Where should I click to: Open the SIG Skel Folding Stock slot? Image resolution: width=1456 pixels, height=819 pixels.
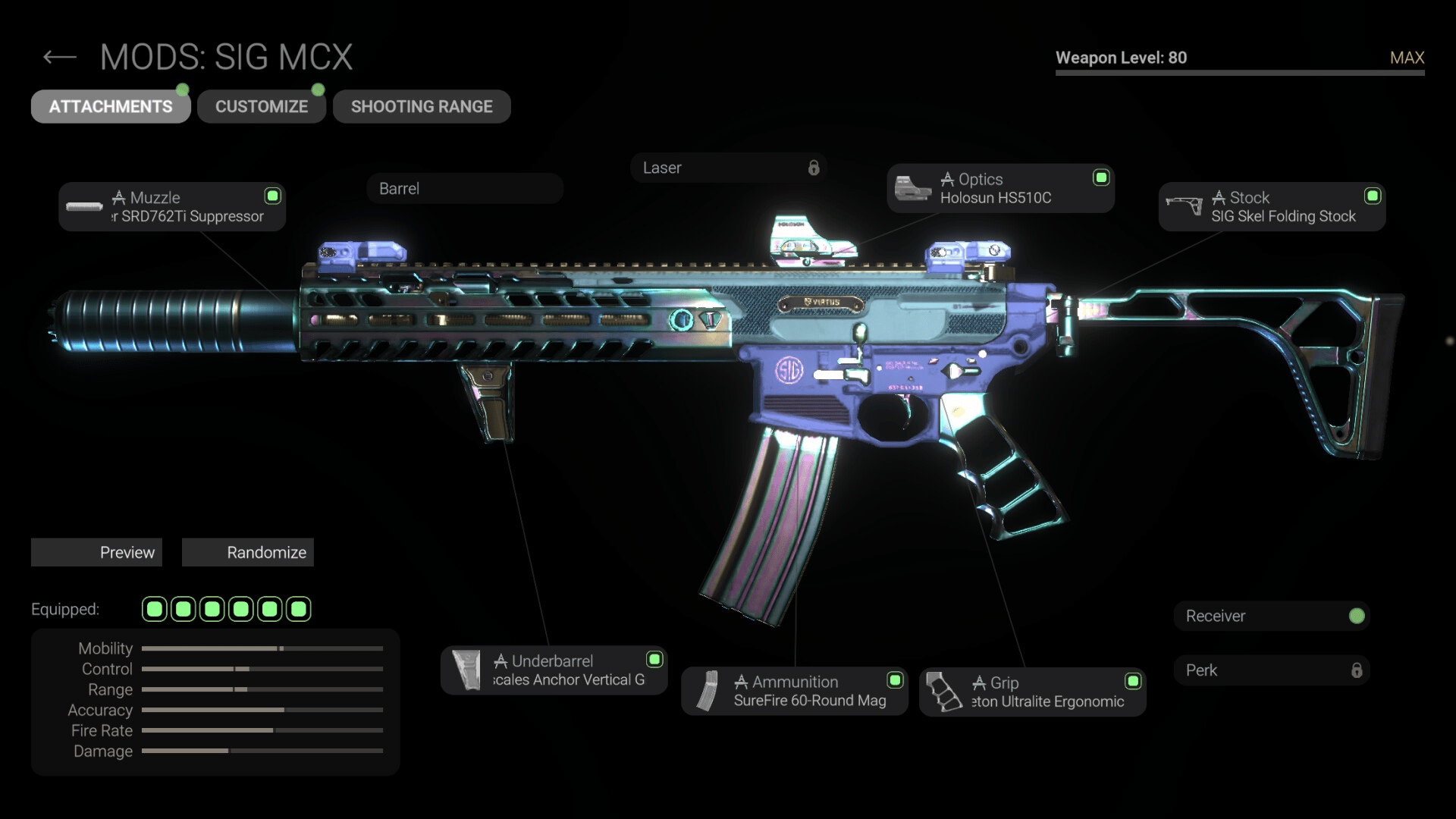[1272, 207]
